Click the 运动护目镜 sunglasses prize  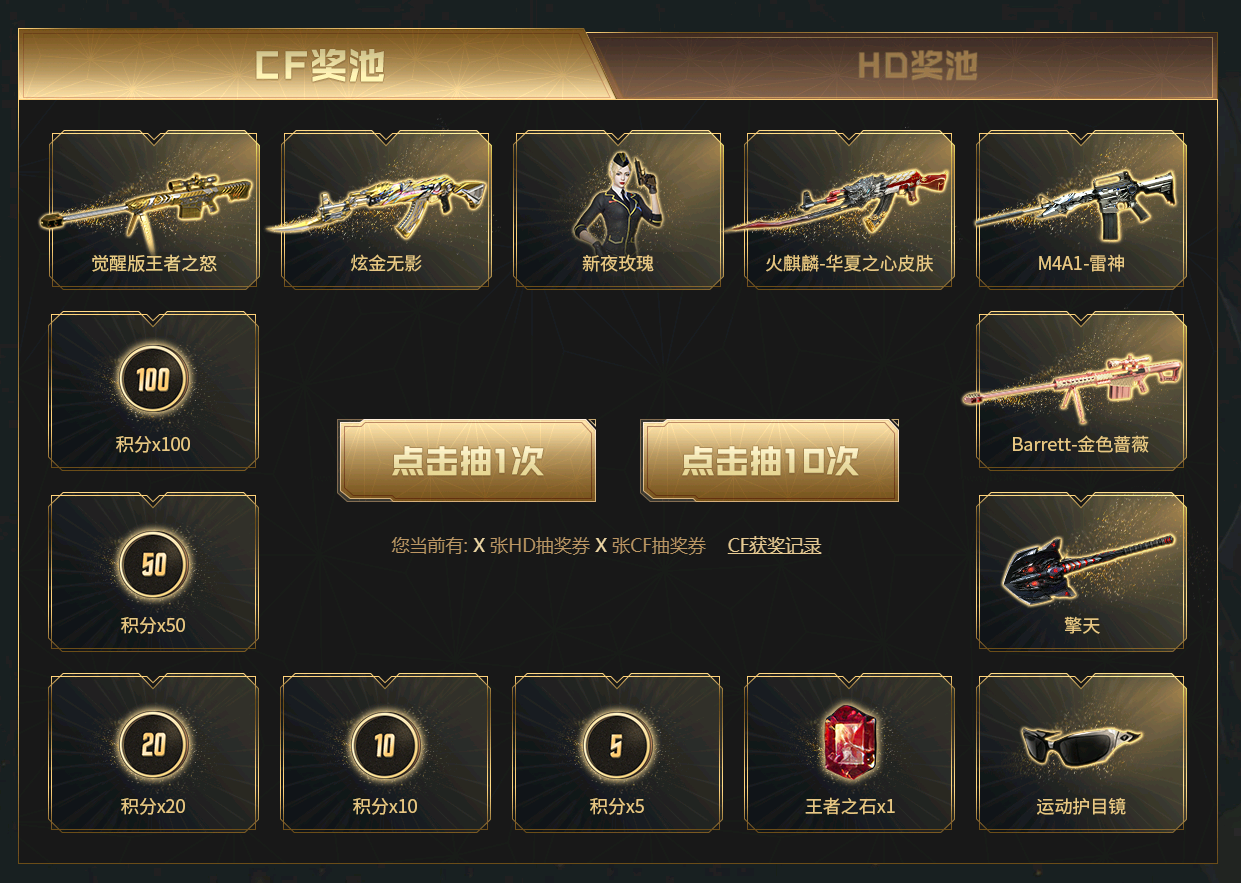tap(1081, 753)
